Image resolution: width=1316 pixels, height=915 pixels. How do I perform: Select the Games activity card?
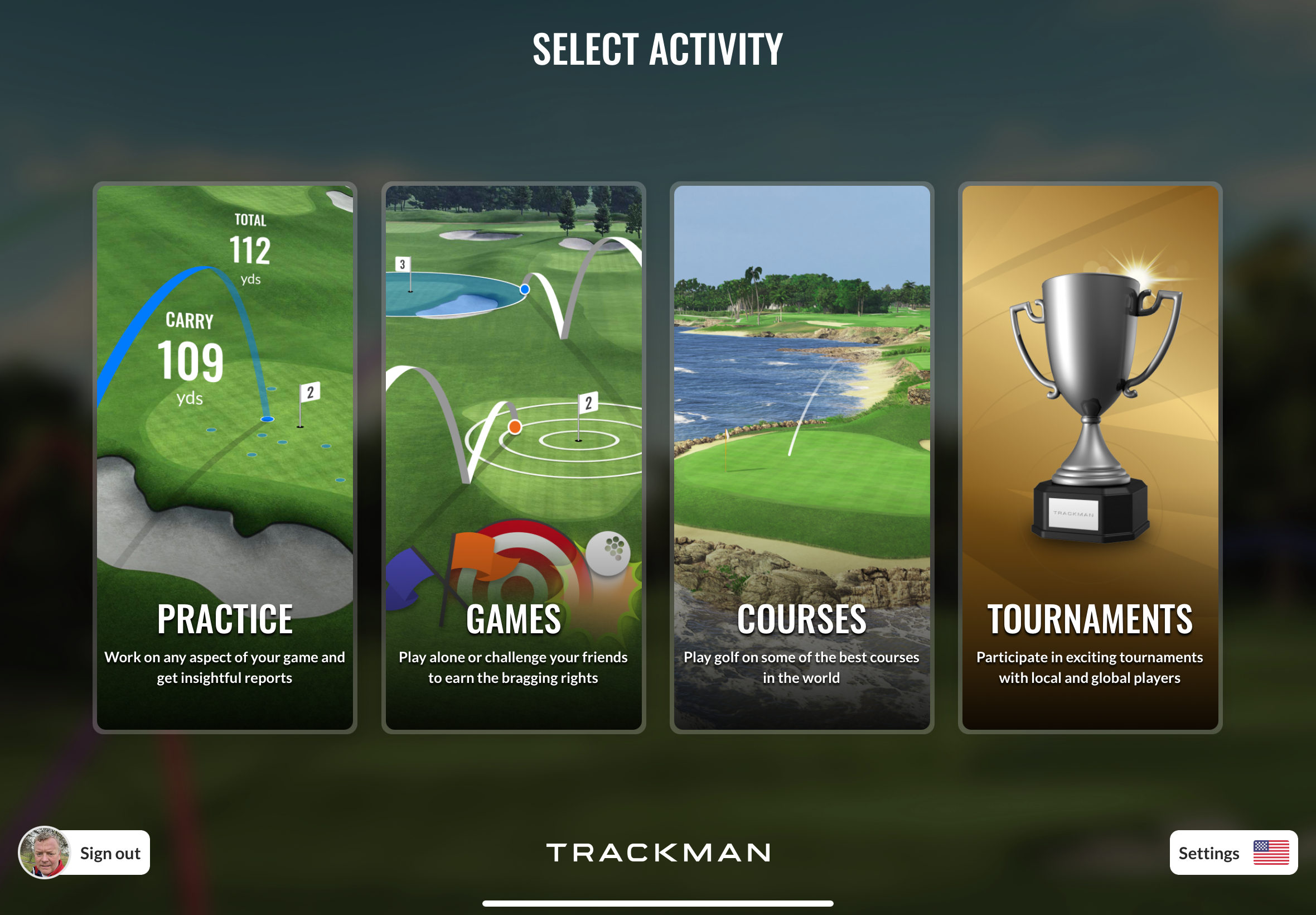[514, 457]
